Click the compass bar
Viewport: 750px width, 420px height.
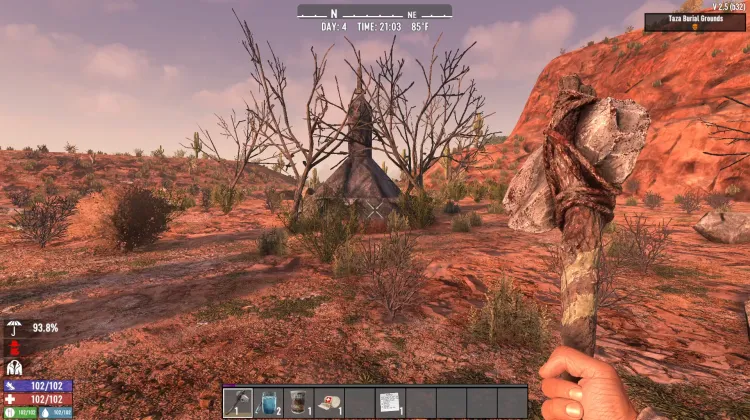pos(374,12)
